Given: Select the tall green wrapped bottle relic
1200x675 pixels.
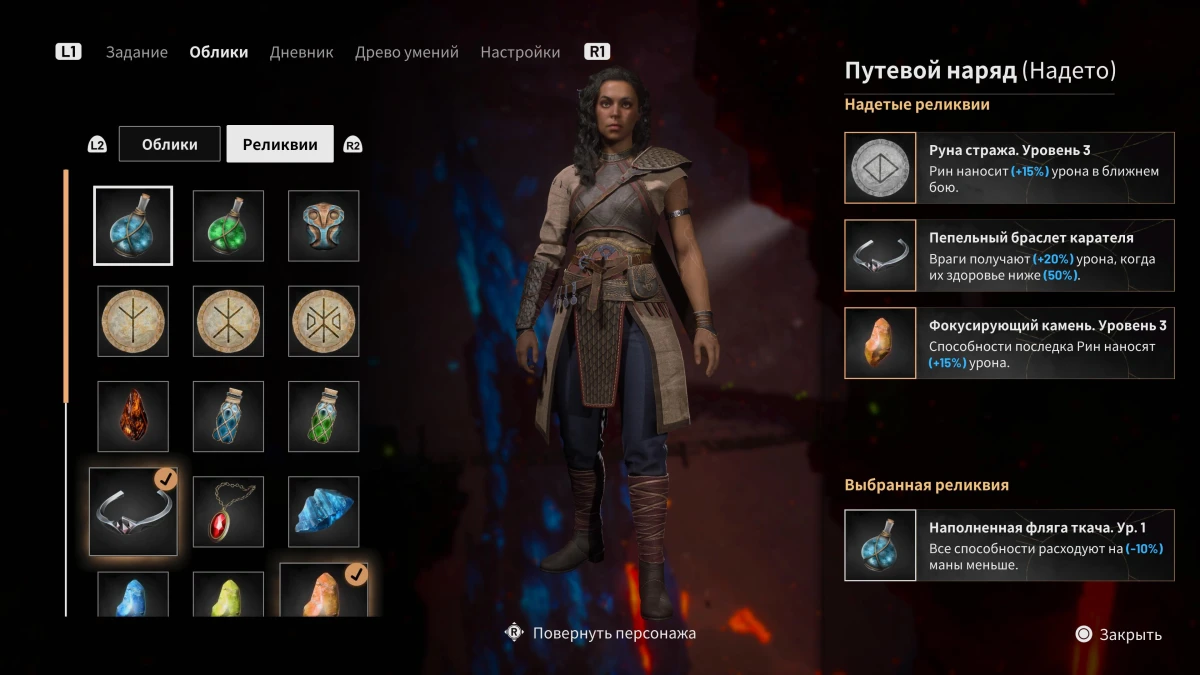Looking at the screenshot, I should pos(323,416).
